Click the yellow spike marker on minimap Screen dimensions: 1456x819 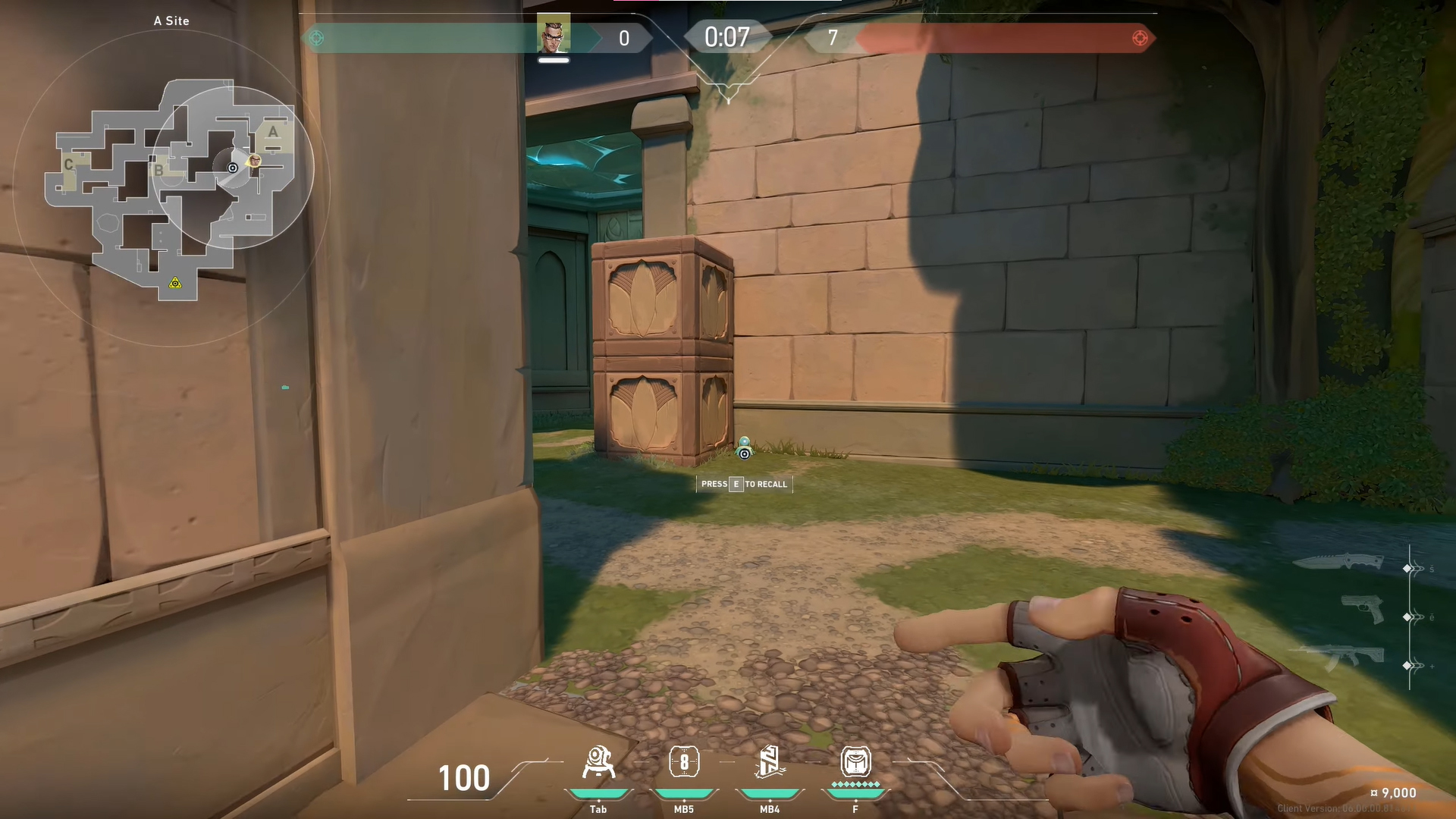click(175, 284)
